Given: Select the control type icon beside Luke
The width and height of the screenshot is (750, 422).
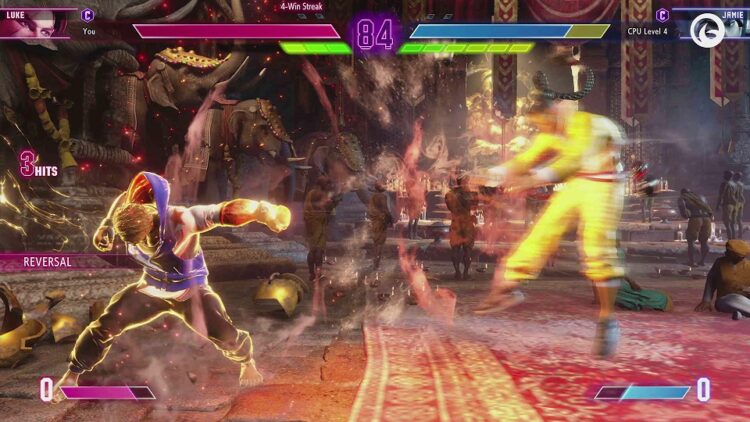Looking at the screenshot, I should (x=88, y=15).
